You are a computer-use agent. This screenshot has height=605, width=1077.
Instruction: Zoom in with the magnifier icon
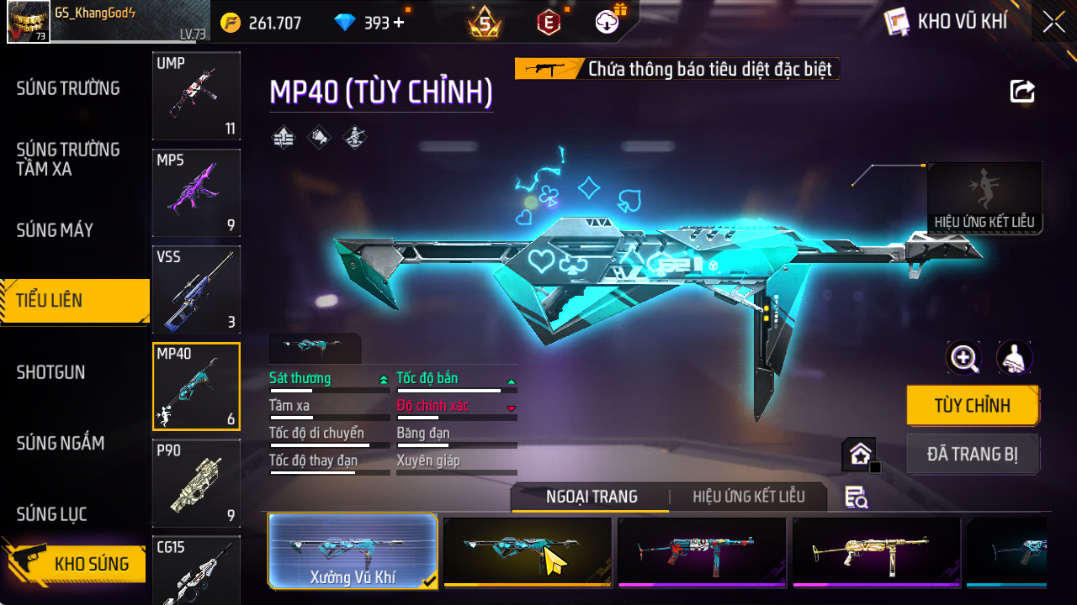click(964, 358)
